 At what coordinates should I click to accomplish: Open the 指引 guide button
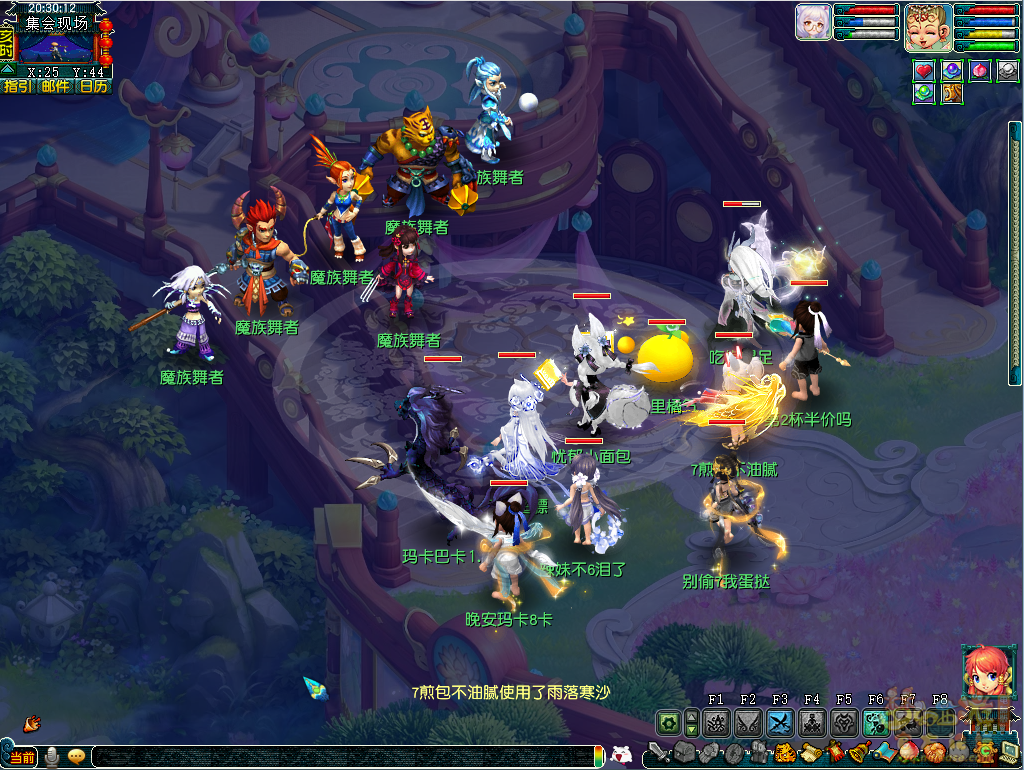(17, 86)
